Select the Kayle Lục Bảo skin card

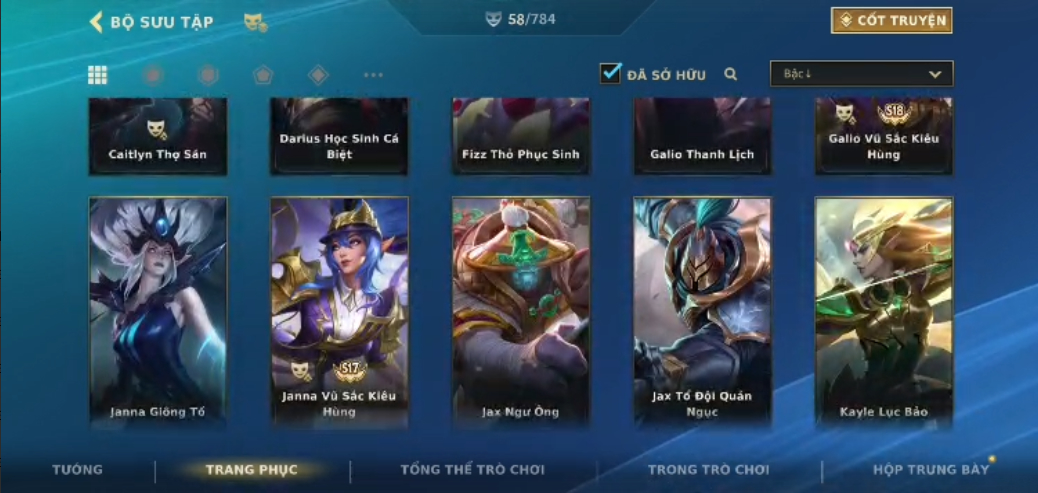pos(884,311)
